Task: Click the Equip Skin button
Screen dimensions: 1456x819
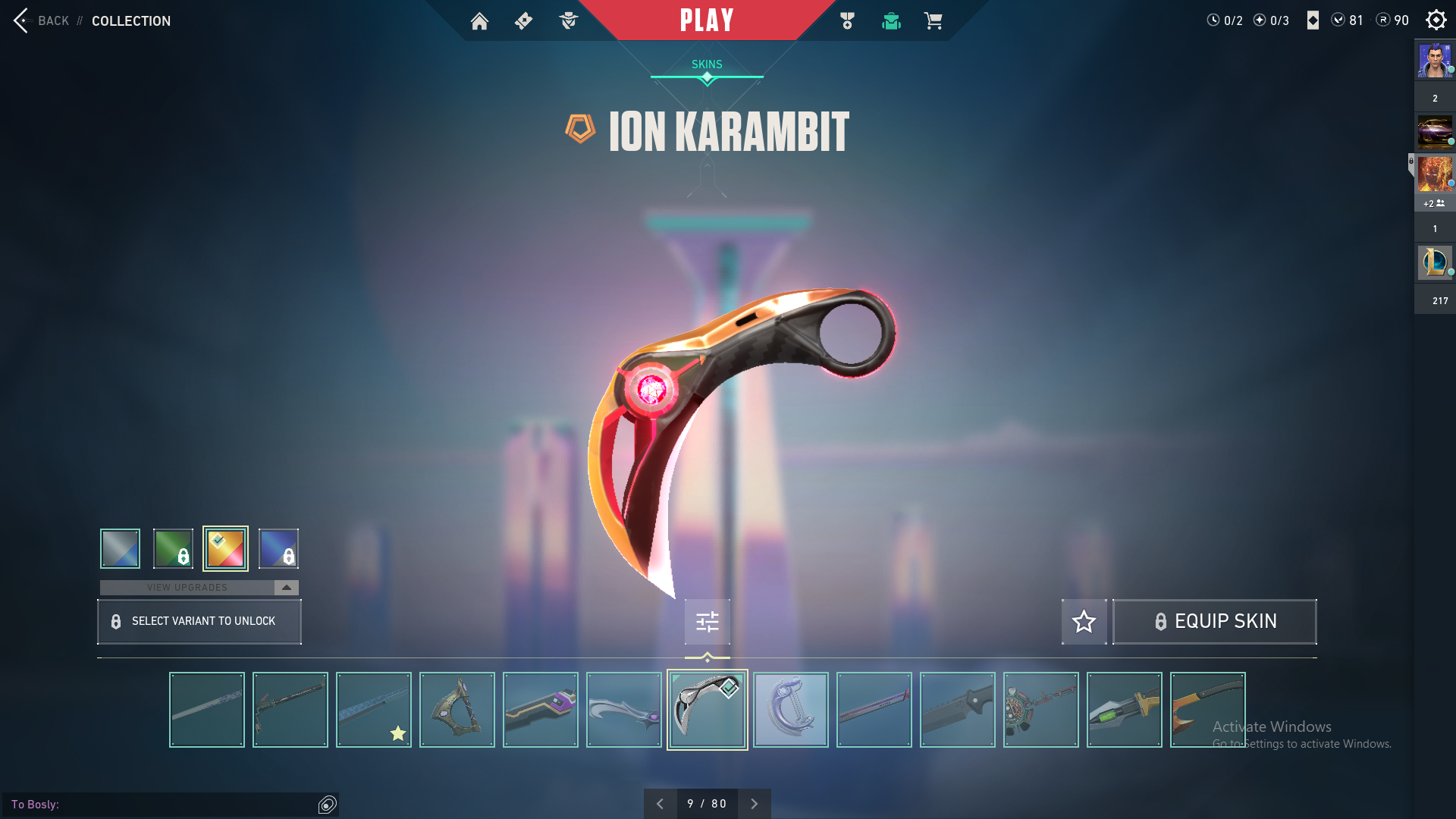Action: 1214,622
